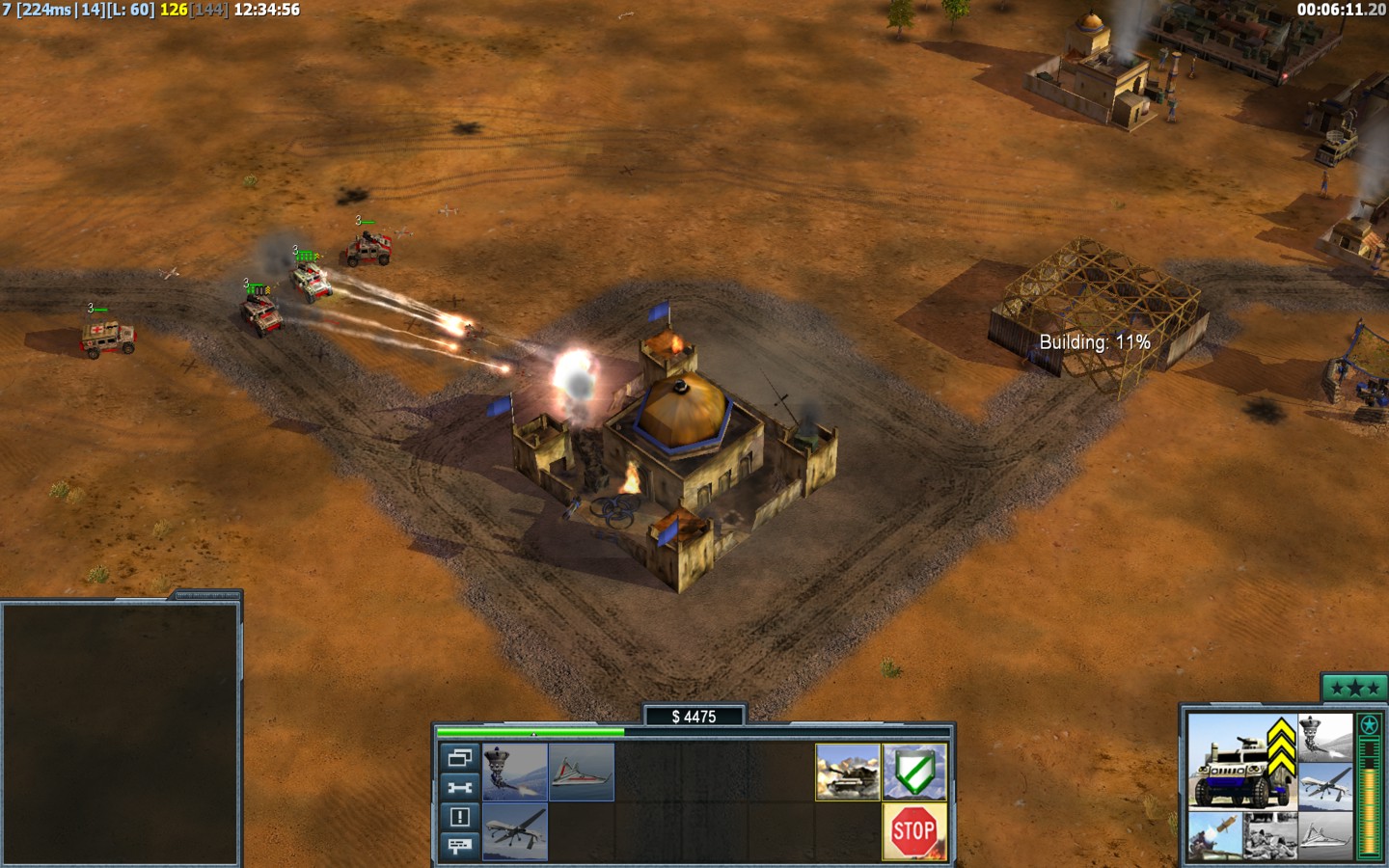Open the chat communicator button
The width and height of the screenshot is (1389, 868).
click(x=460, y=846)
